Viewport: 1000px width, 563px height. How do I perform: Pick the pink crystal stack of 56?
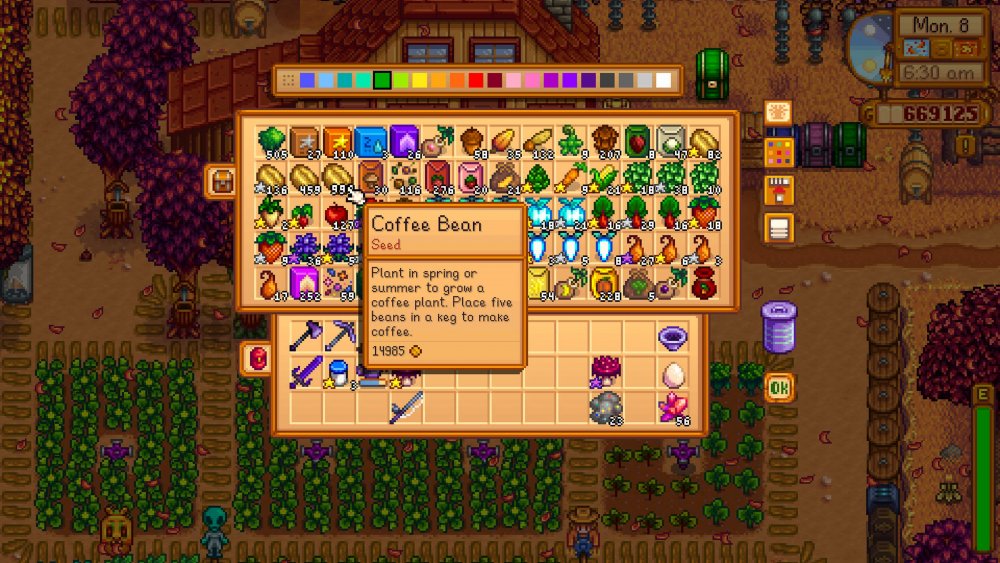click(673, 407)
